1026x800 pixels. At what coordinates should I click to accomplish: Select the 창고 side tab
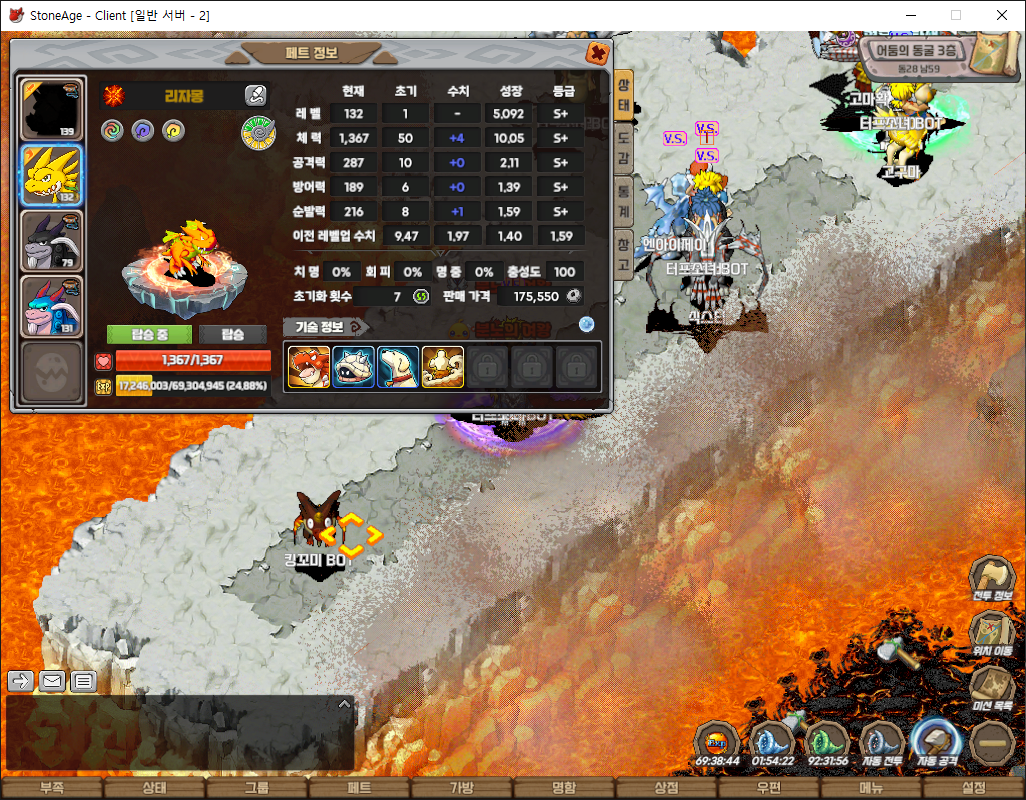coord(623,251)
